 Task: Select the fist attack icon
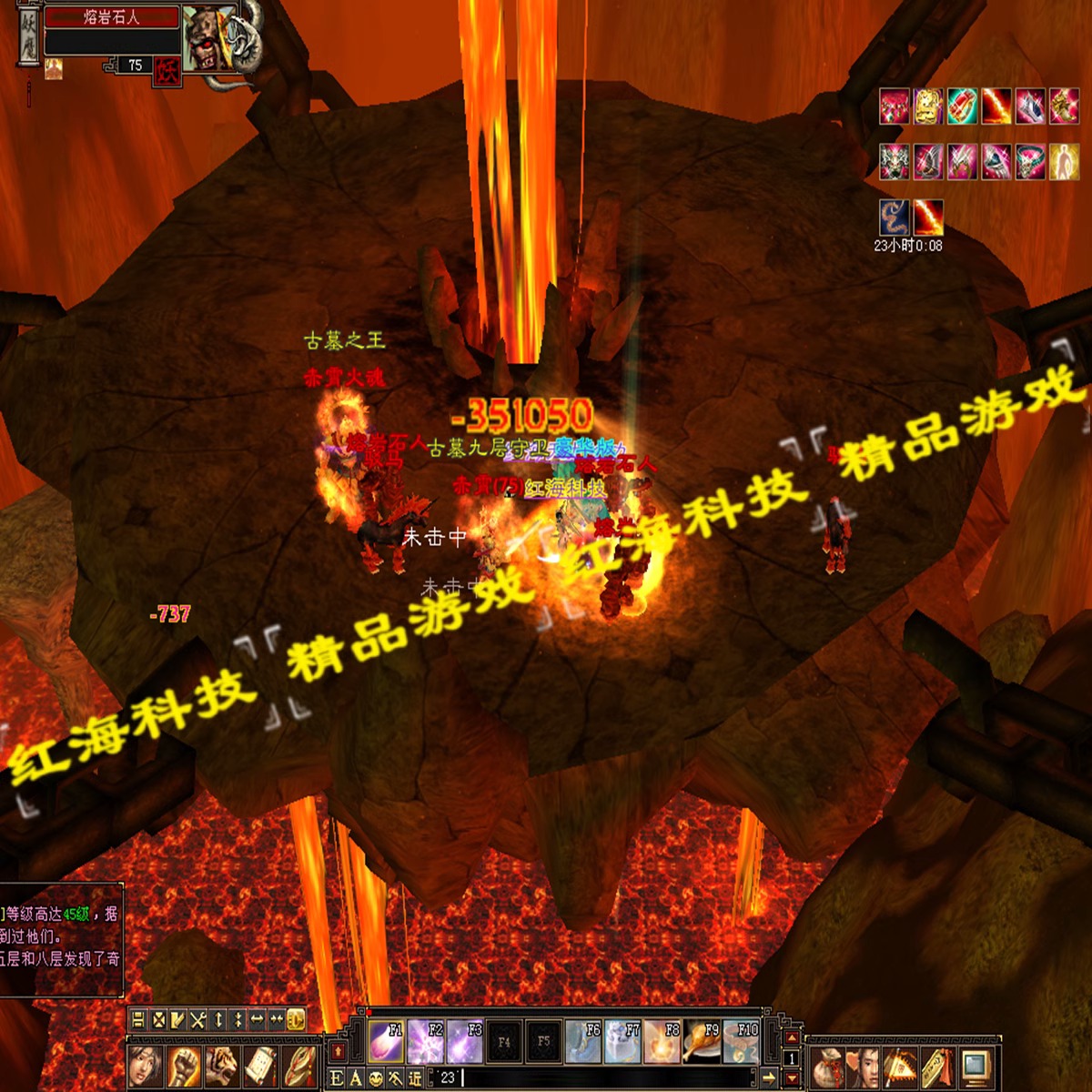tap(184, 1063)
